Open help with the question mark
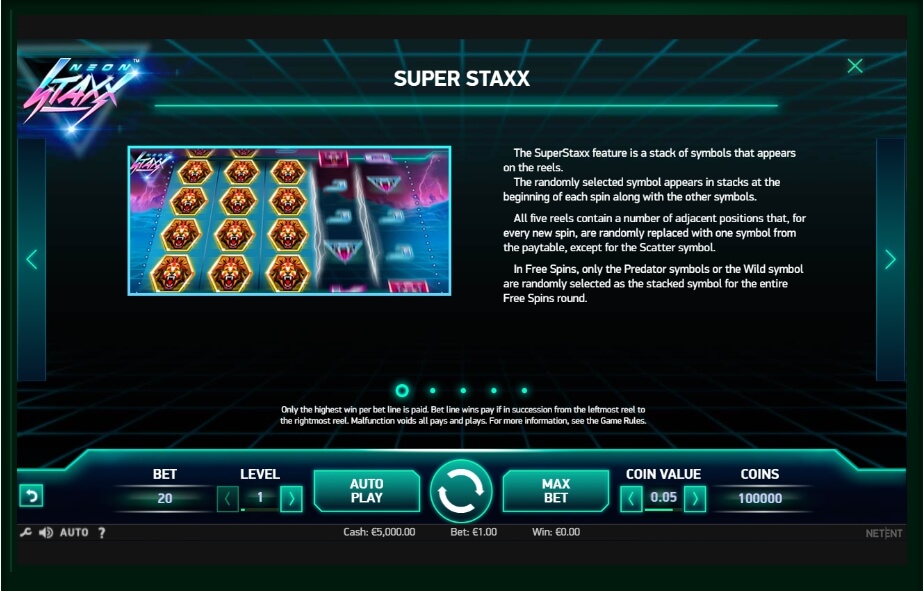Screen dimensions: 923x591 pos(101,533)
